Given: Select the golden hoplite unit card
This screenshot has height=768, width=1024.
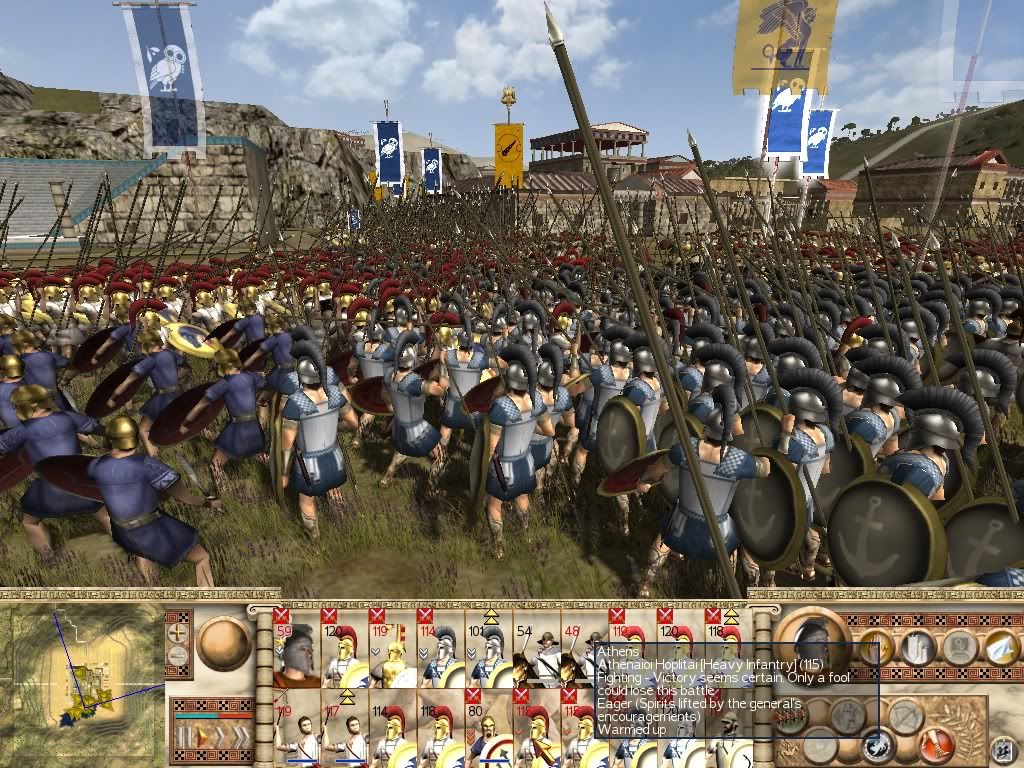Looking at the screenshot, I should pos(393,648).
